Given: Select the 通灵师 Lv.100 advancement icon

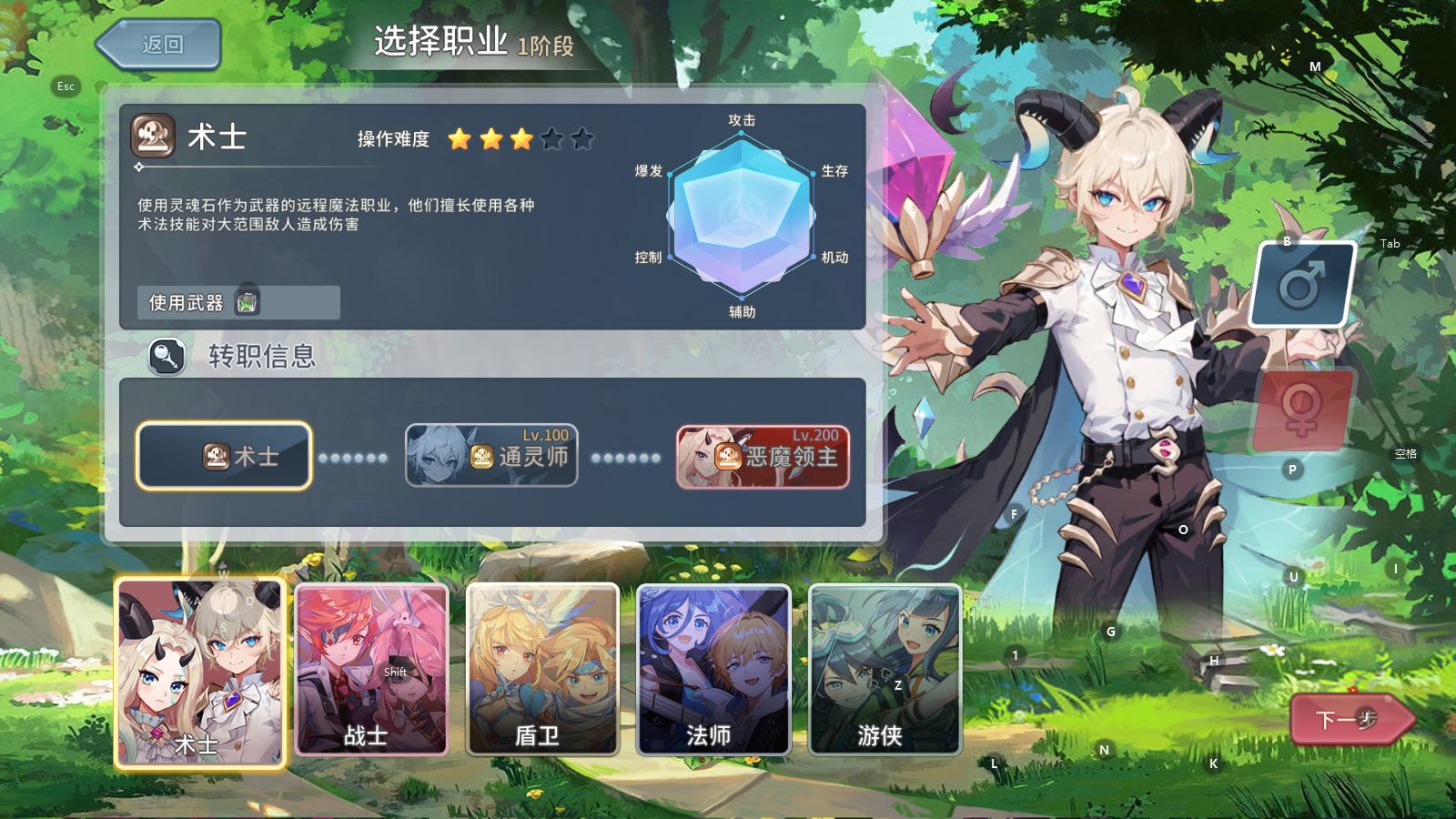Looking at the screenshot, I should pyautogui.click(x=480, y=457).
